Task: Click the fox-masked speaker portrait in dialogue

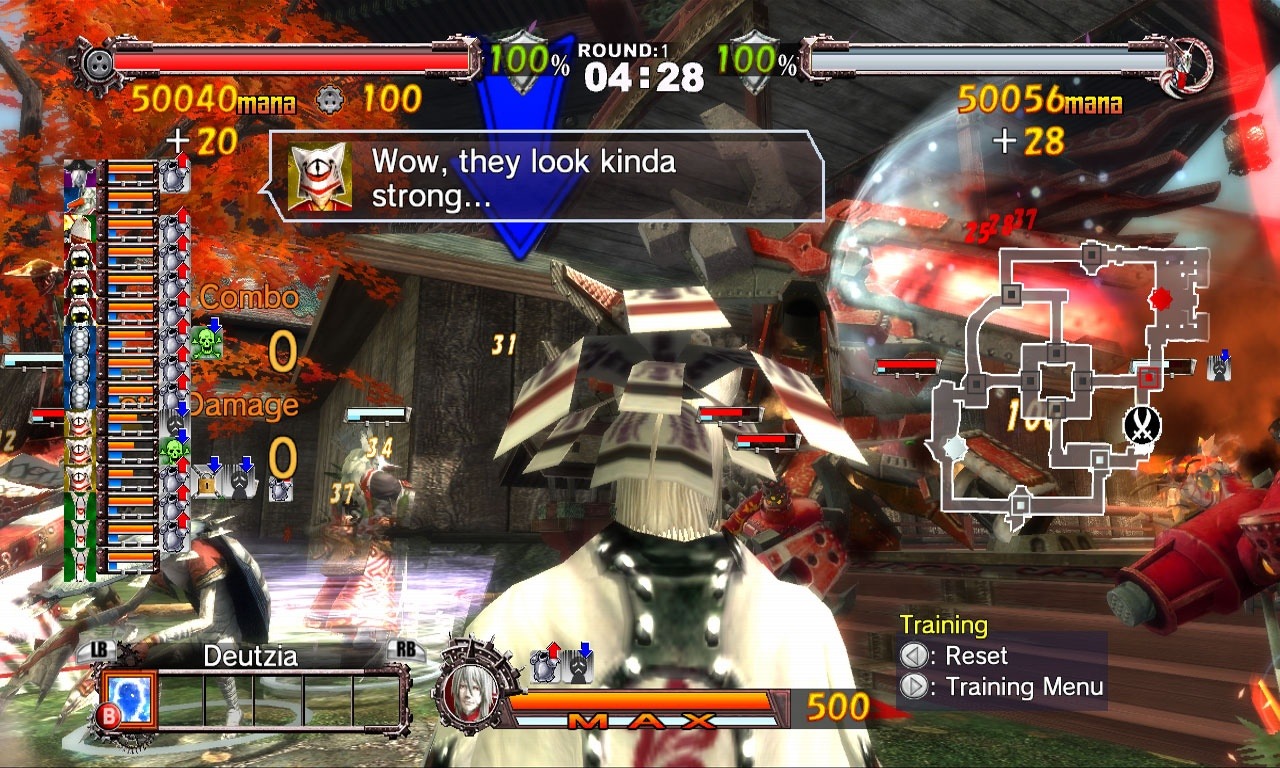Action: coord(319,178)
